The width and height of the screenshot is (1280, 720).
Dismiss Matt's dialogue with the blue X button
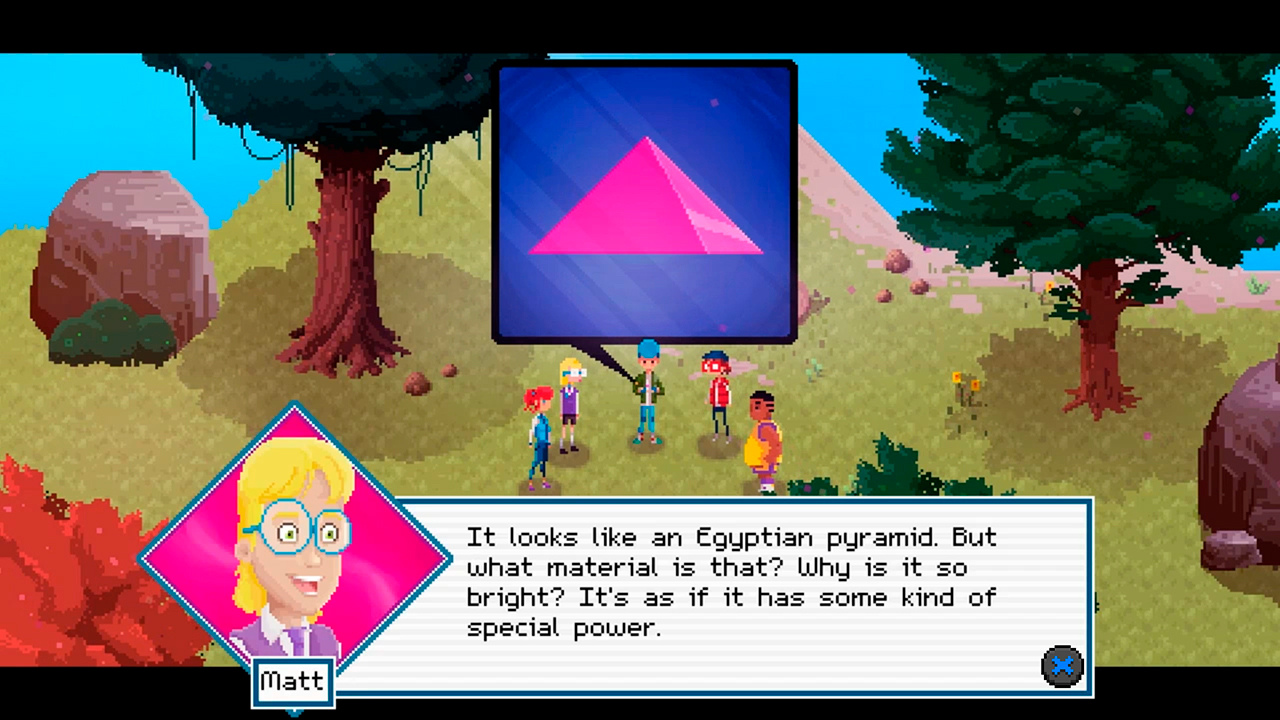[1062, 667]
